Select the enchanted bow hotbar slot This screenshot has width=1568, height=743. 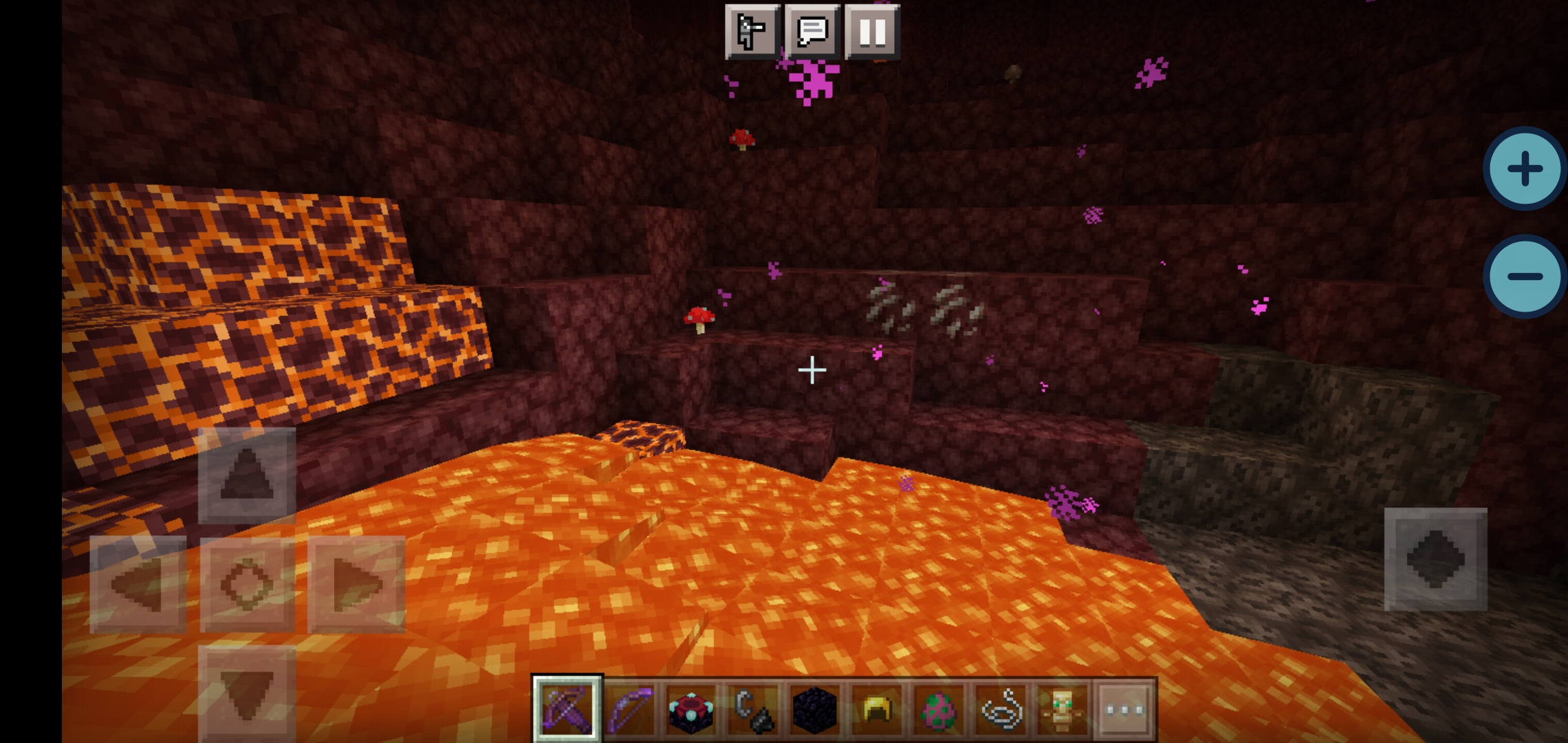(630, 709)
